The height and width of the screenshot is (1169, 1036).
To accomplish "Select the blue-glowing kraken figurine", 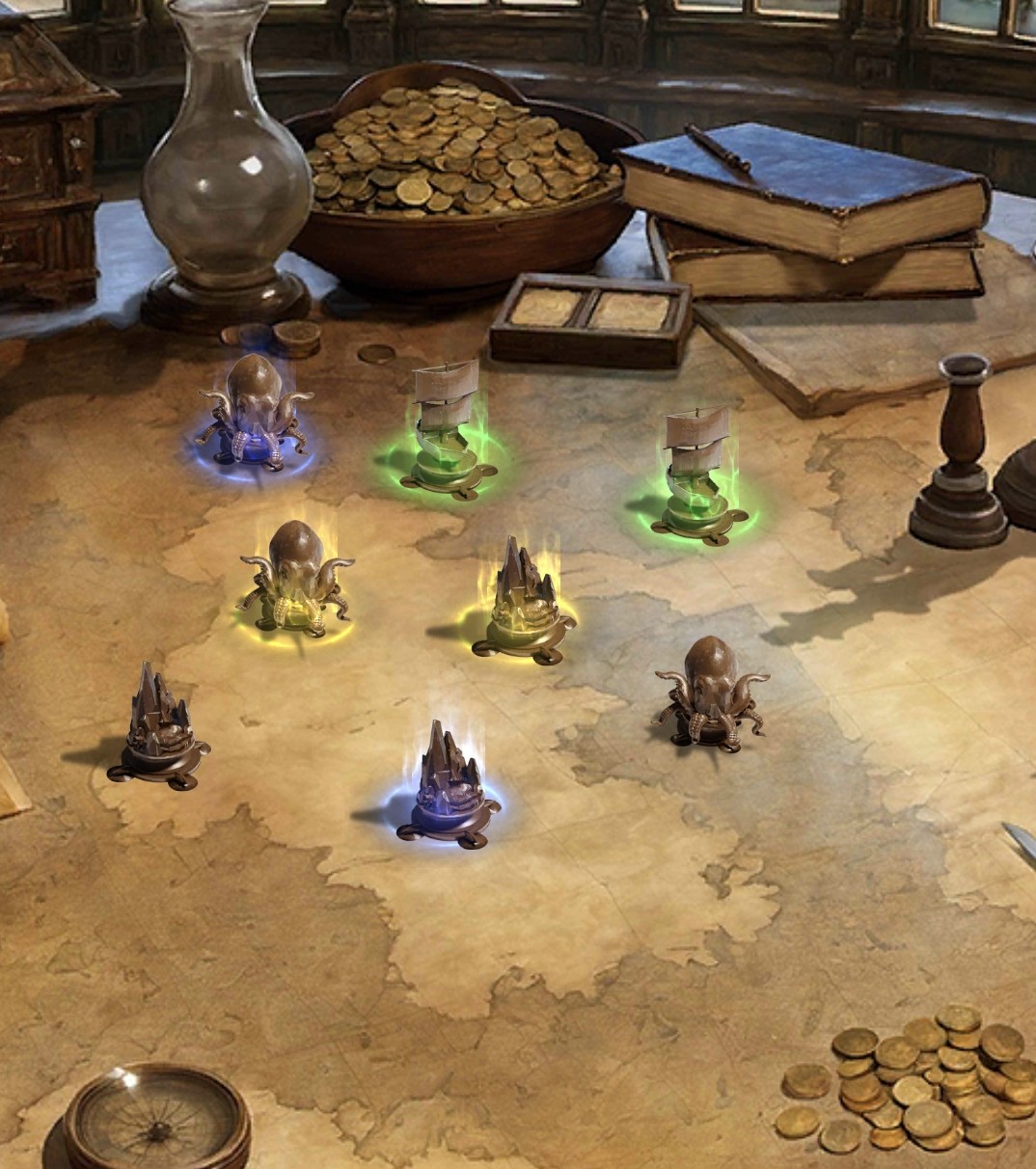I will [x=254, y=413].
